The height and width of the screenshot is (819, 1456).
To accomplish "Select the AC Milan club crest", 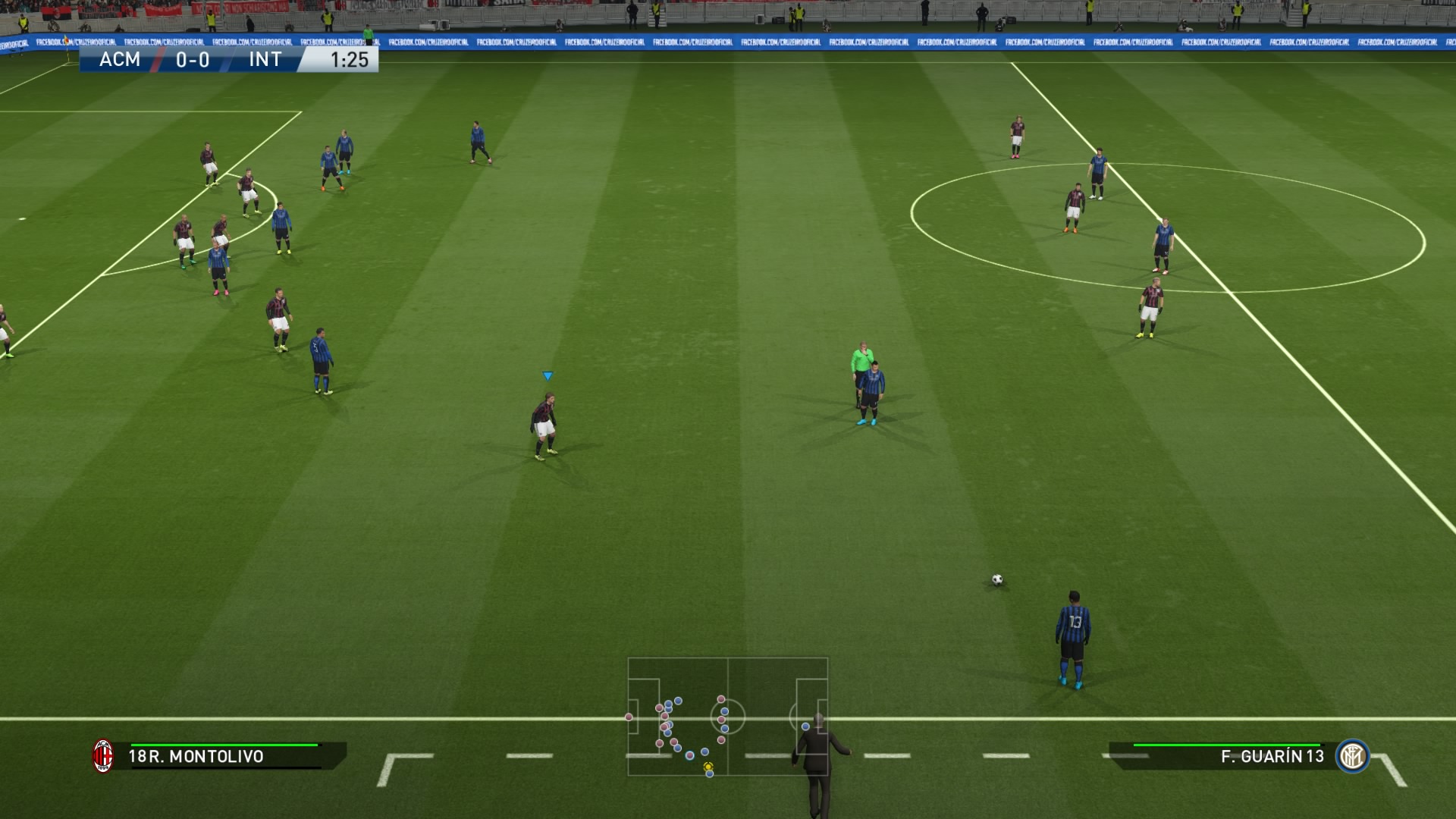I will point(103,756).
